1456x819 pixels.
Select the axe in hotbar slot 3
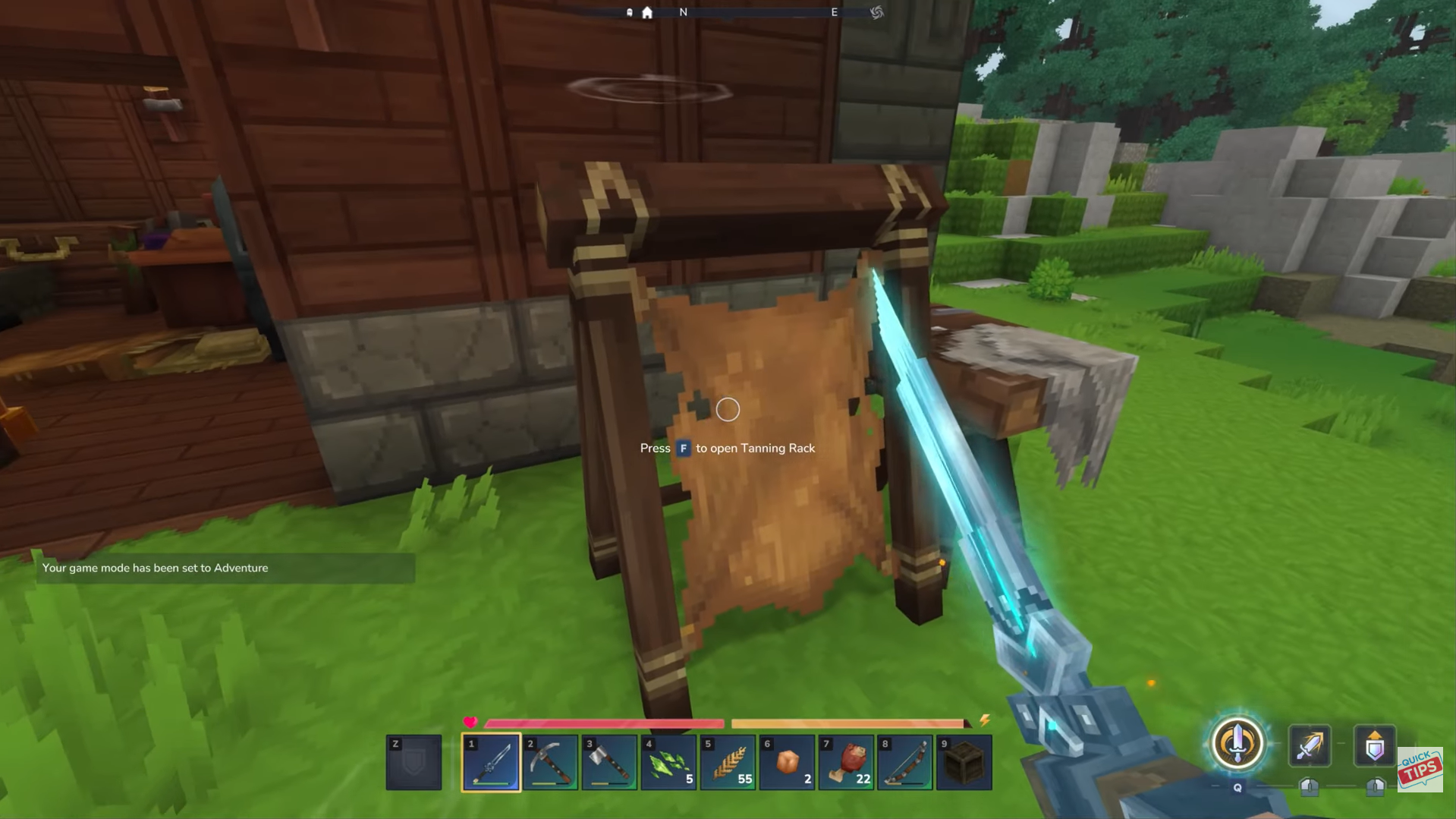point(609,762)
